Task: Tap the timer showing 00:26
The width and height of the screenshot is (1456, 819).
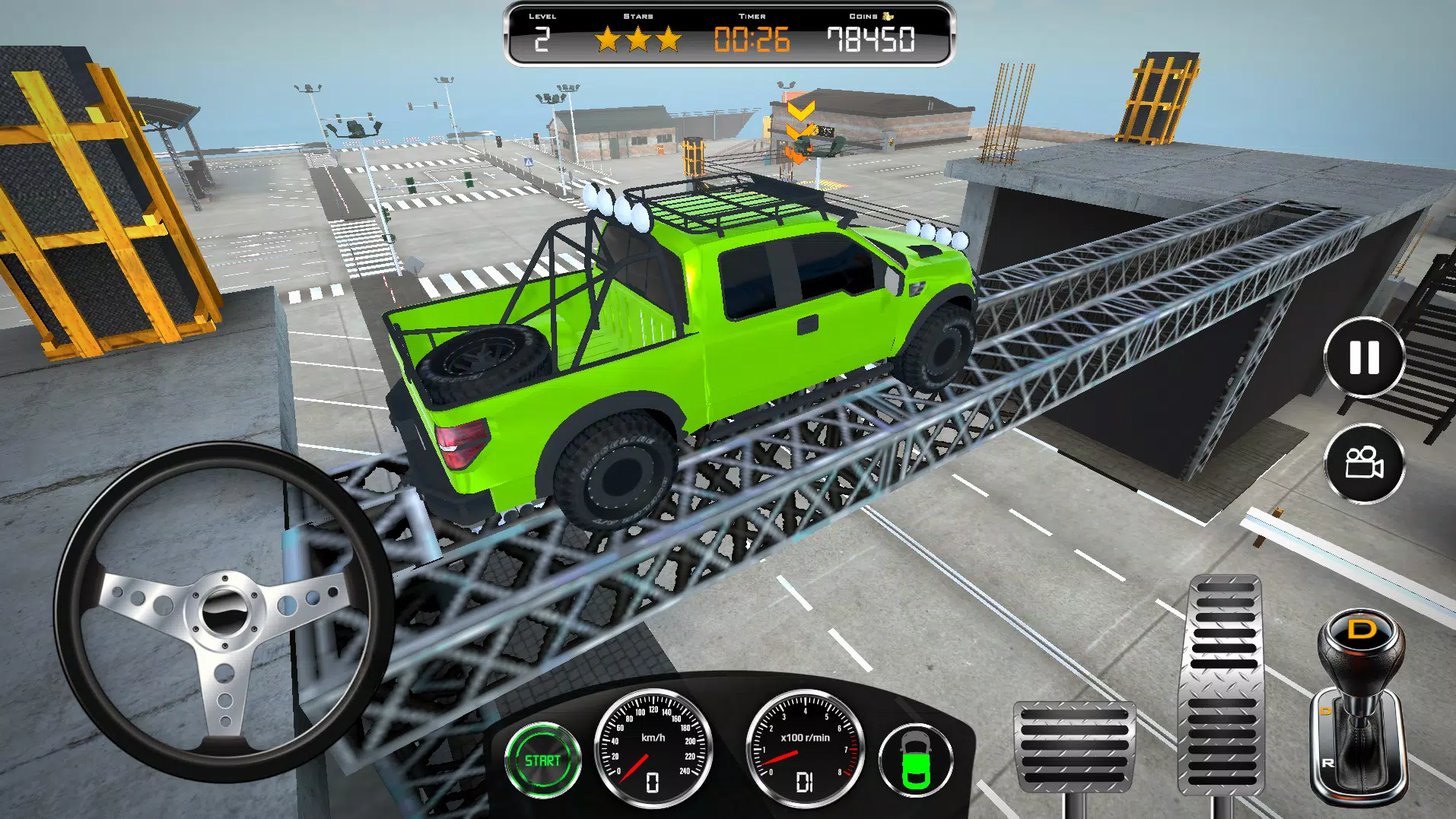Action: tap(753, 37)
